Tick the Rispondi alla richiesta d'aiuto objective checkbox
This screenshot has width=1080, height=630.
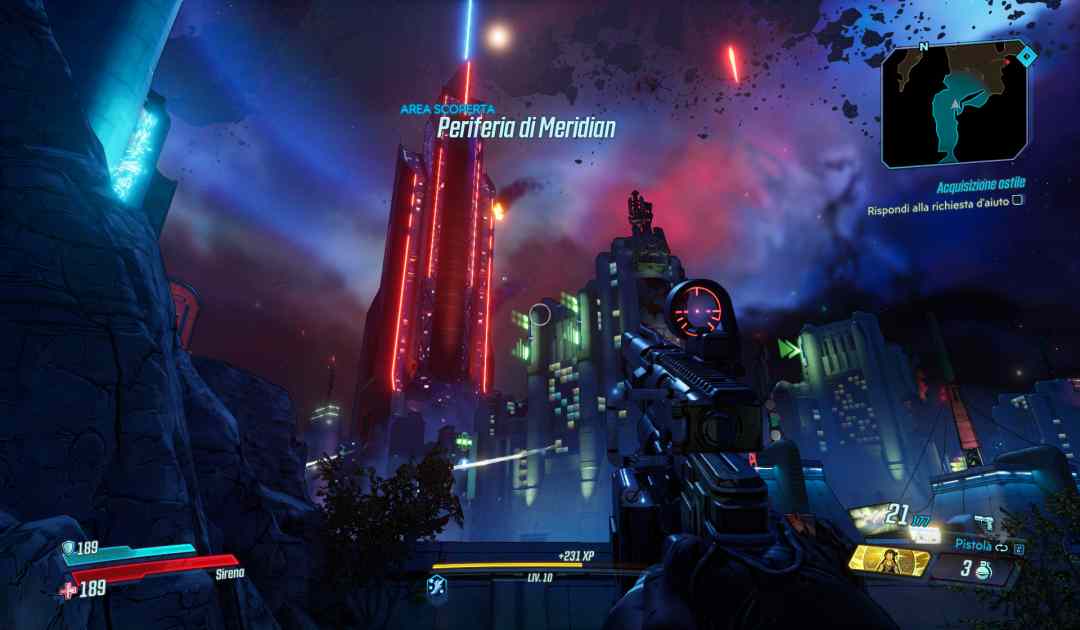[x=1017, y=200]
